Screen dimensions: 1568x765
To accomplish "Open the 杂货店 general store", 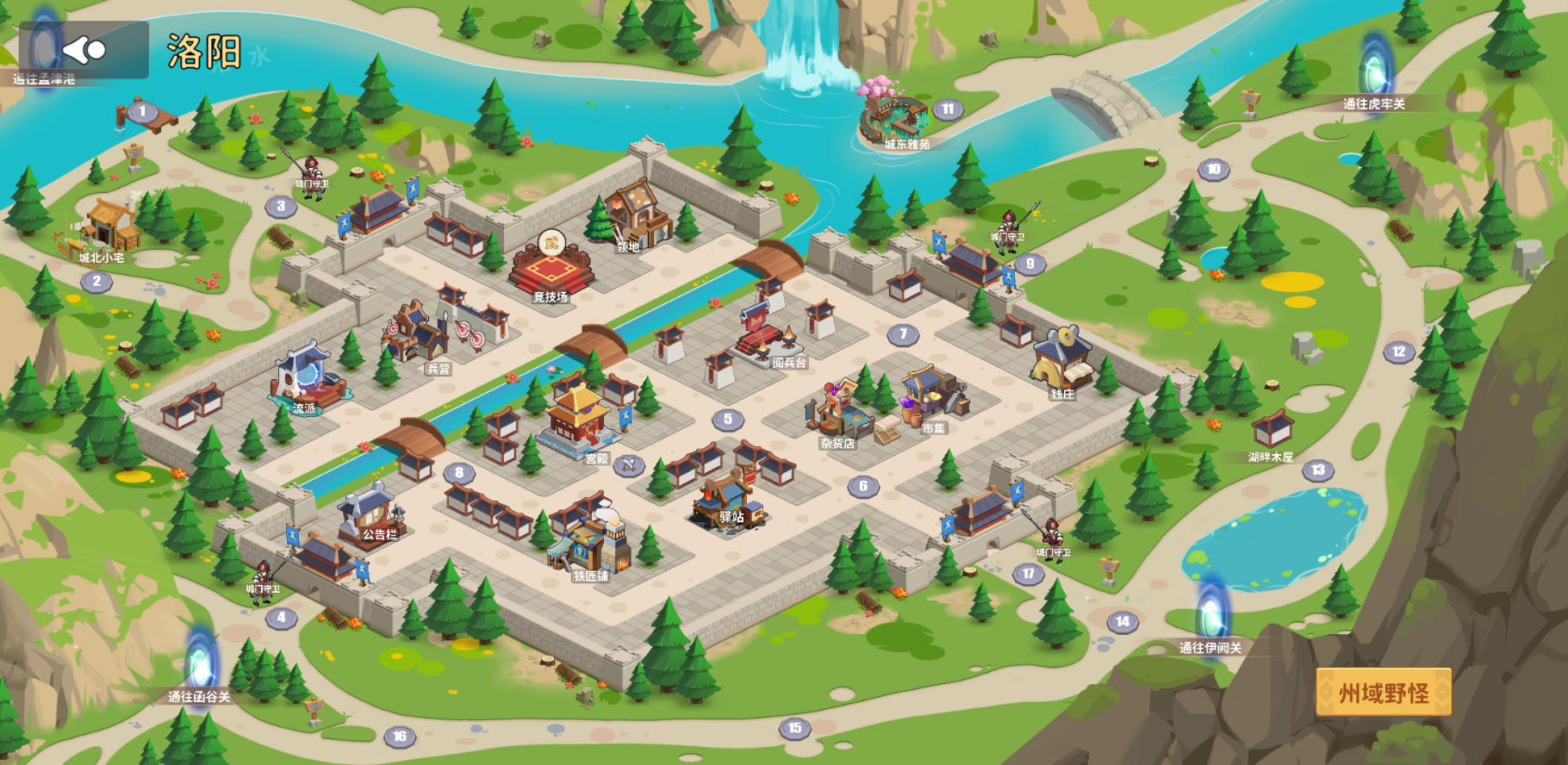I will 834,414.
